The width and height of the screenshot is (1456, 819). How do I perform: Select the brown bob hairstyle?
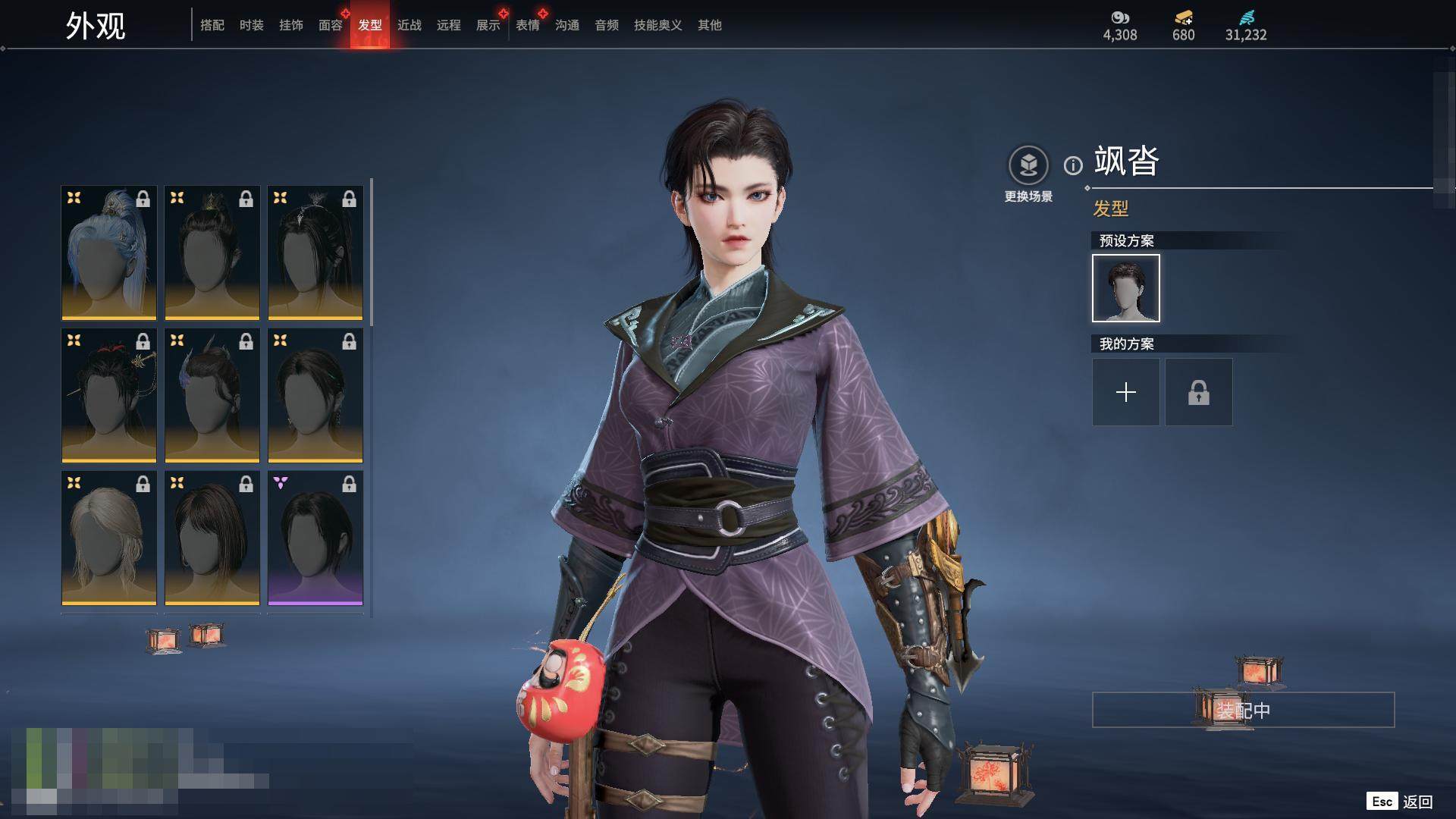212,538
